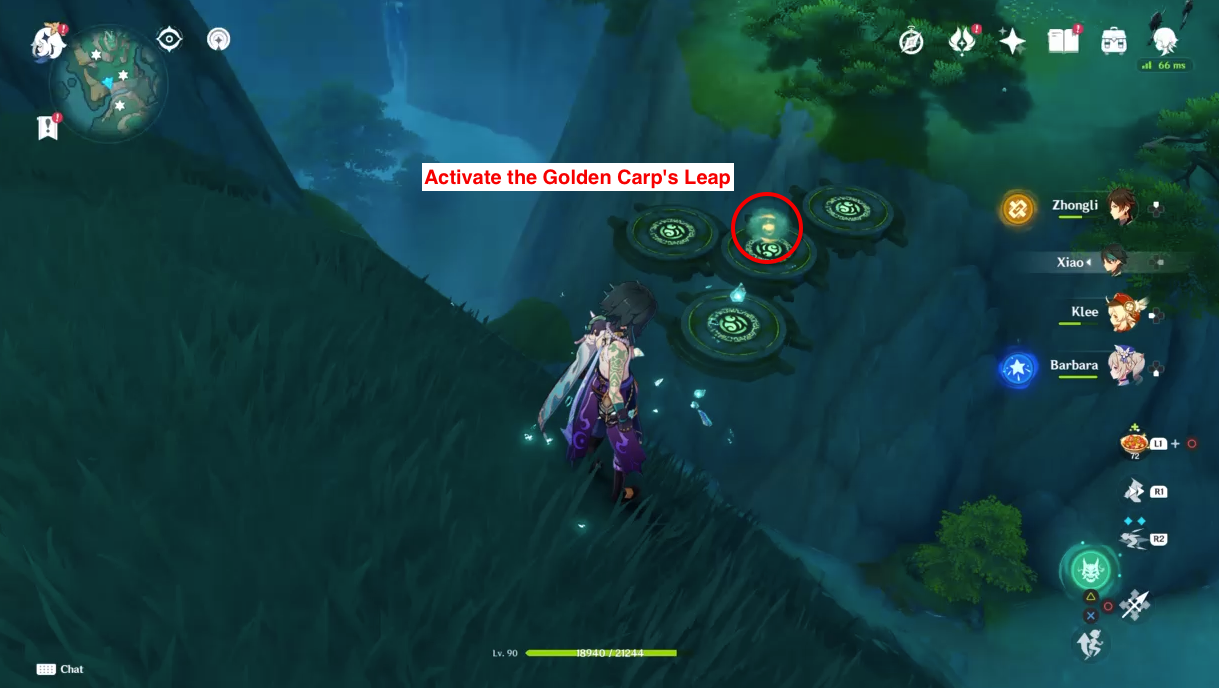Open the Wish star icon

[1012, 41]
